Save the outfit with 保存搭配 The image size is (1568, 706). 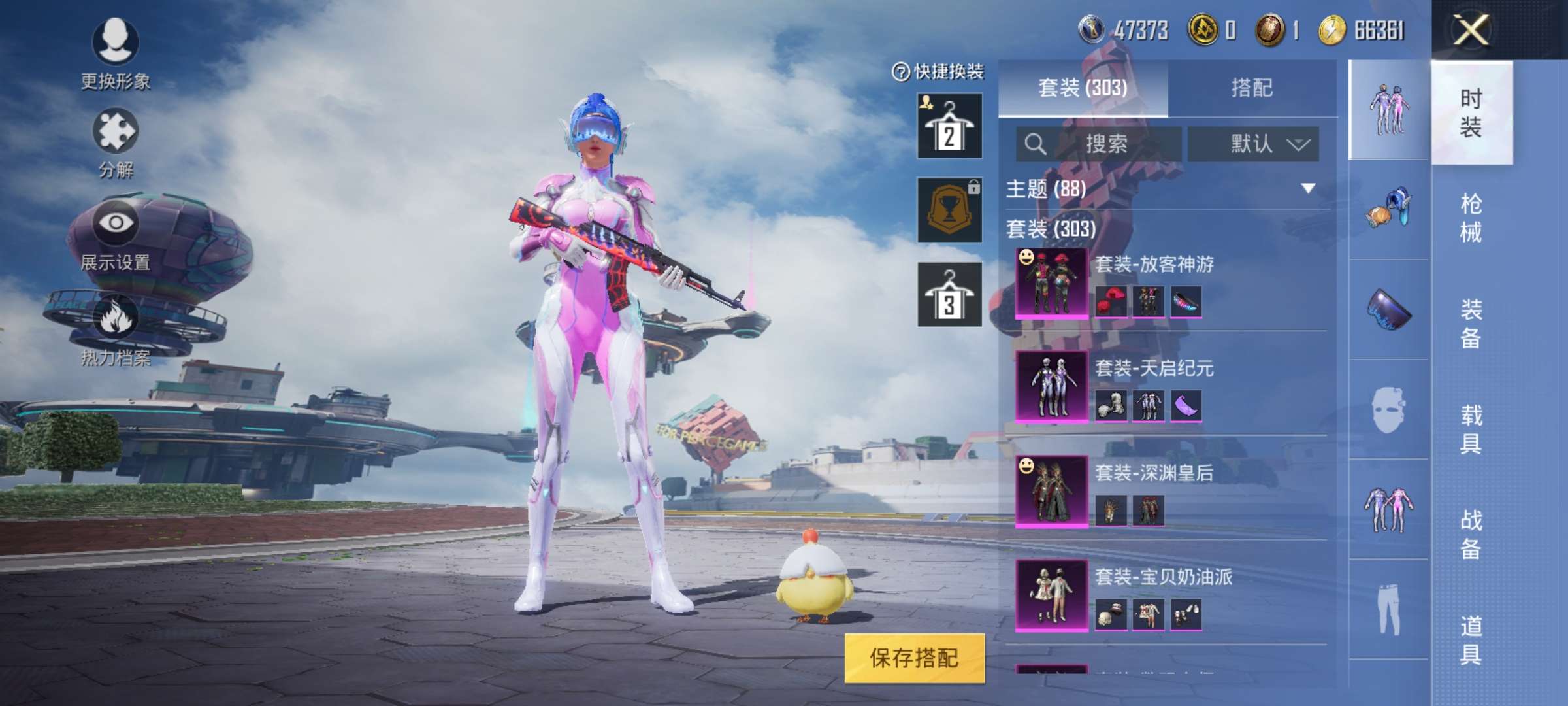point(914,658)
